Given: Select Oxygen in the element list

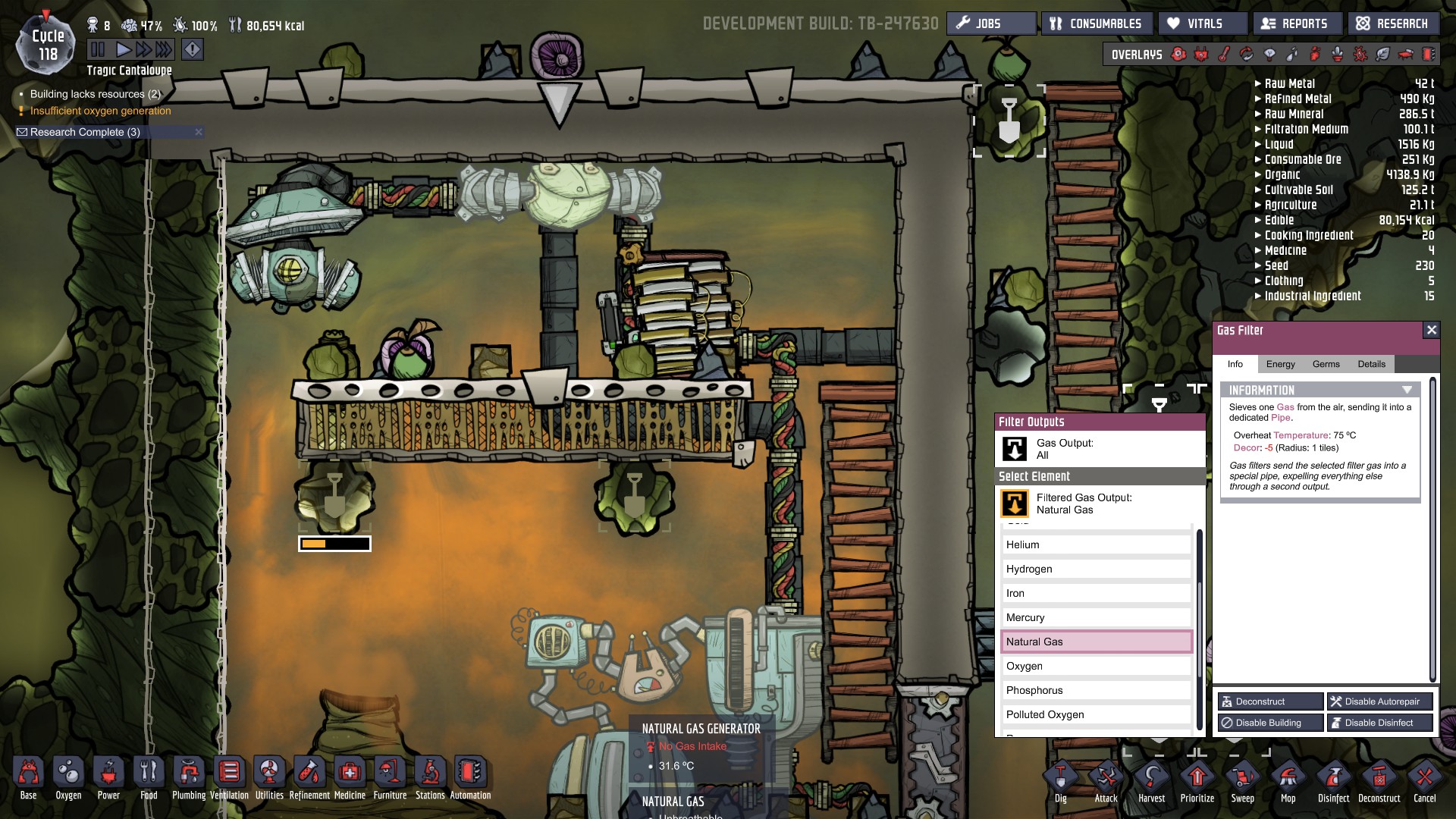Looking at the screenshot, I should (1097, 666).
